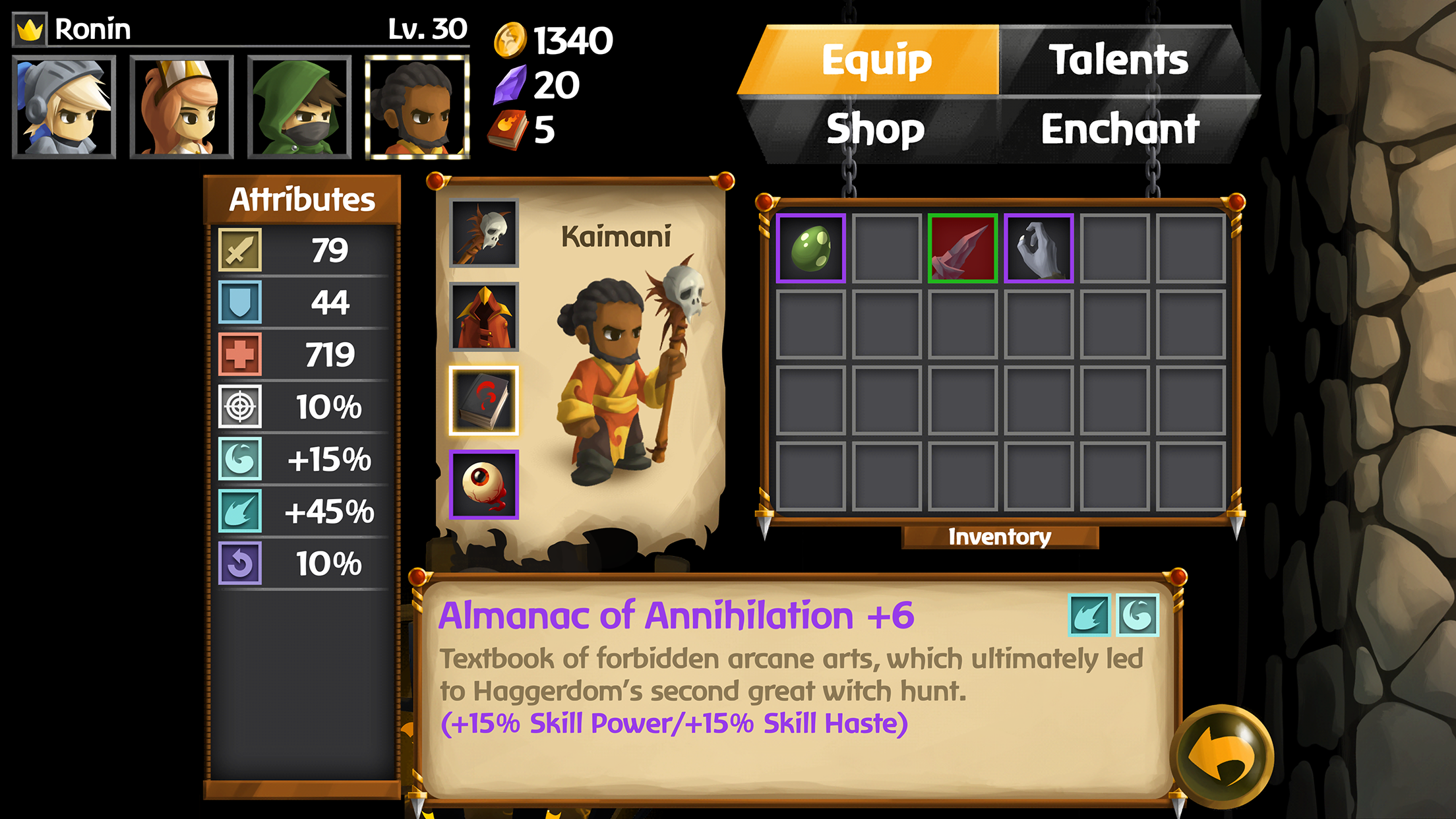Pick the green egg in the inventory
Screen dimensions: 1456x819
(x=810, y=249)
